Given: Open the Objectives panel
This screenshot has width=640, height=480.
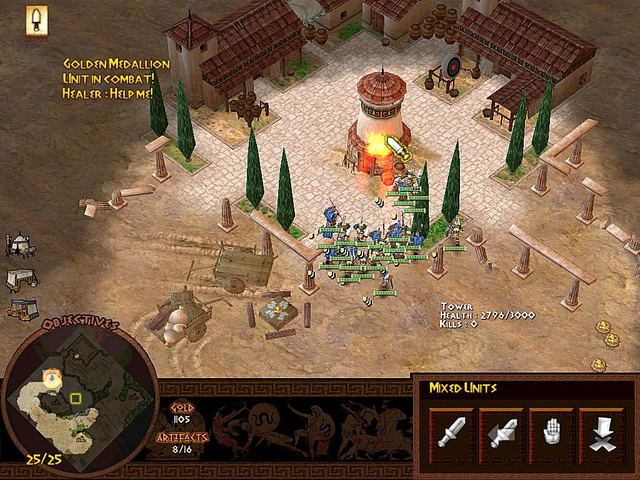Looking at the screenshot, I should tap(80, 326).
